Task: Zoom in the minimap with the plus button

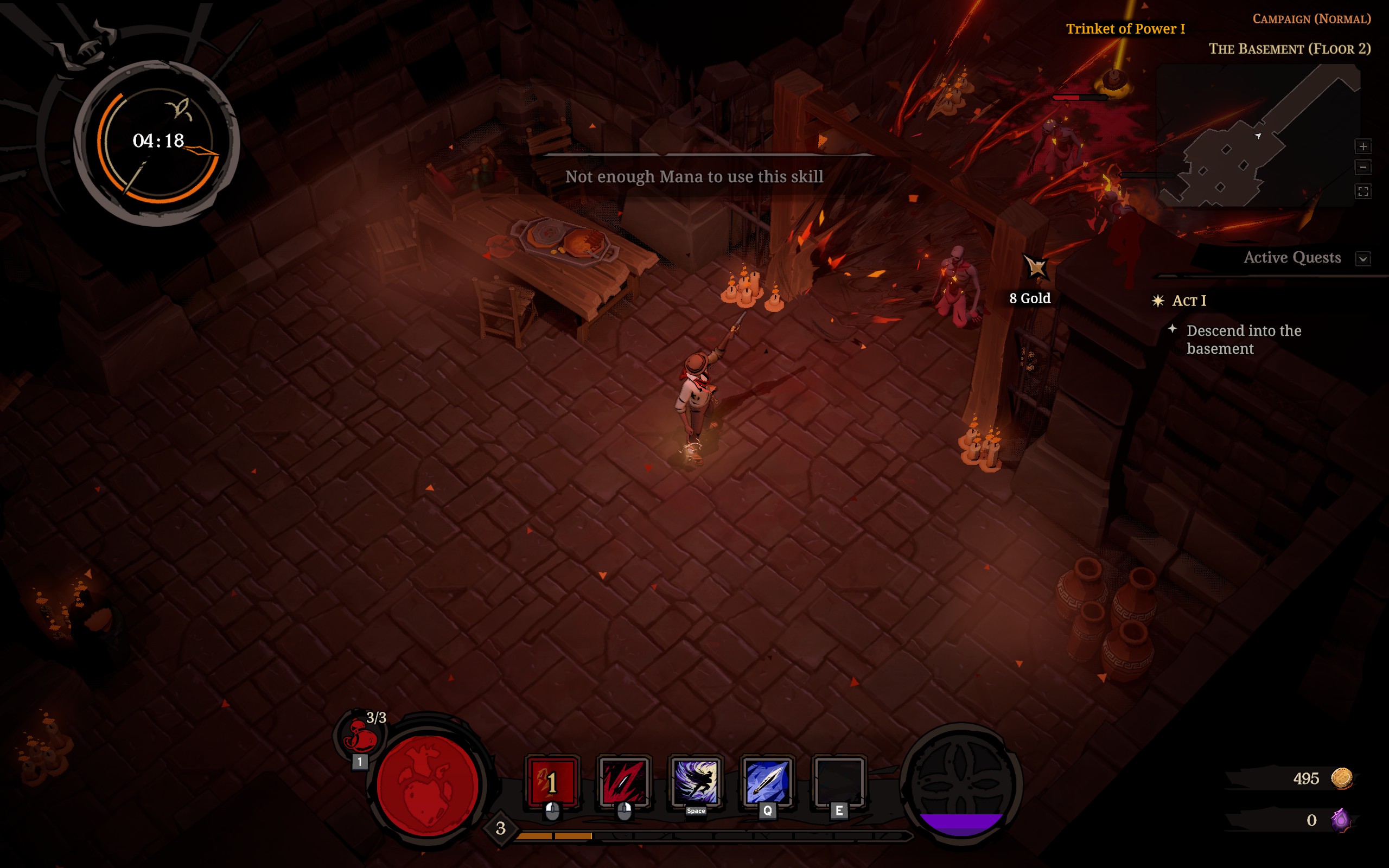Action: tap(1362, 146)
